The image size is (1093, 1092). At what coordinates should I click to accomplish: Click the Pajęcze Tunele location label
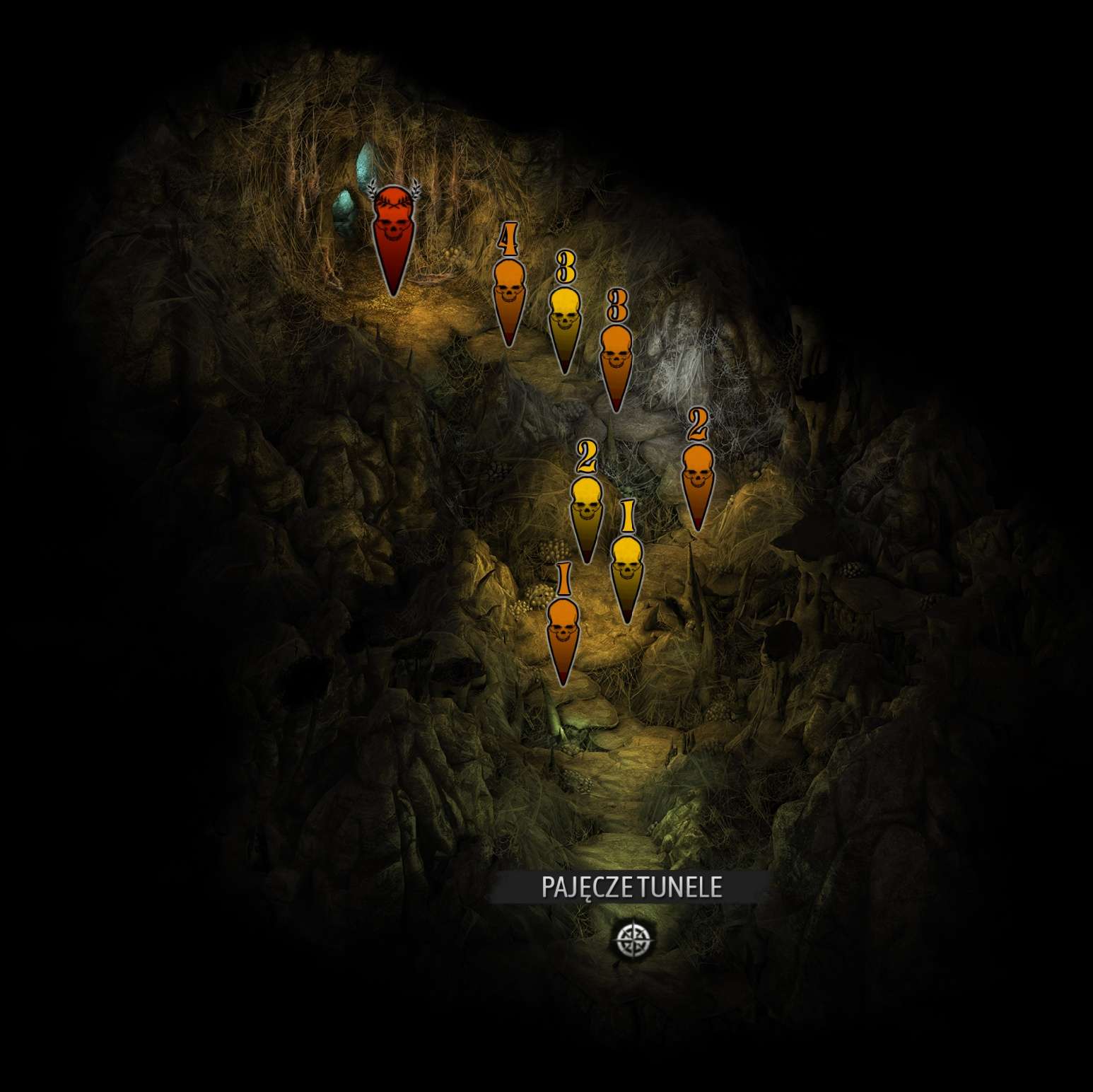tap(631, 887)
